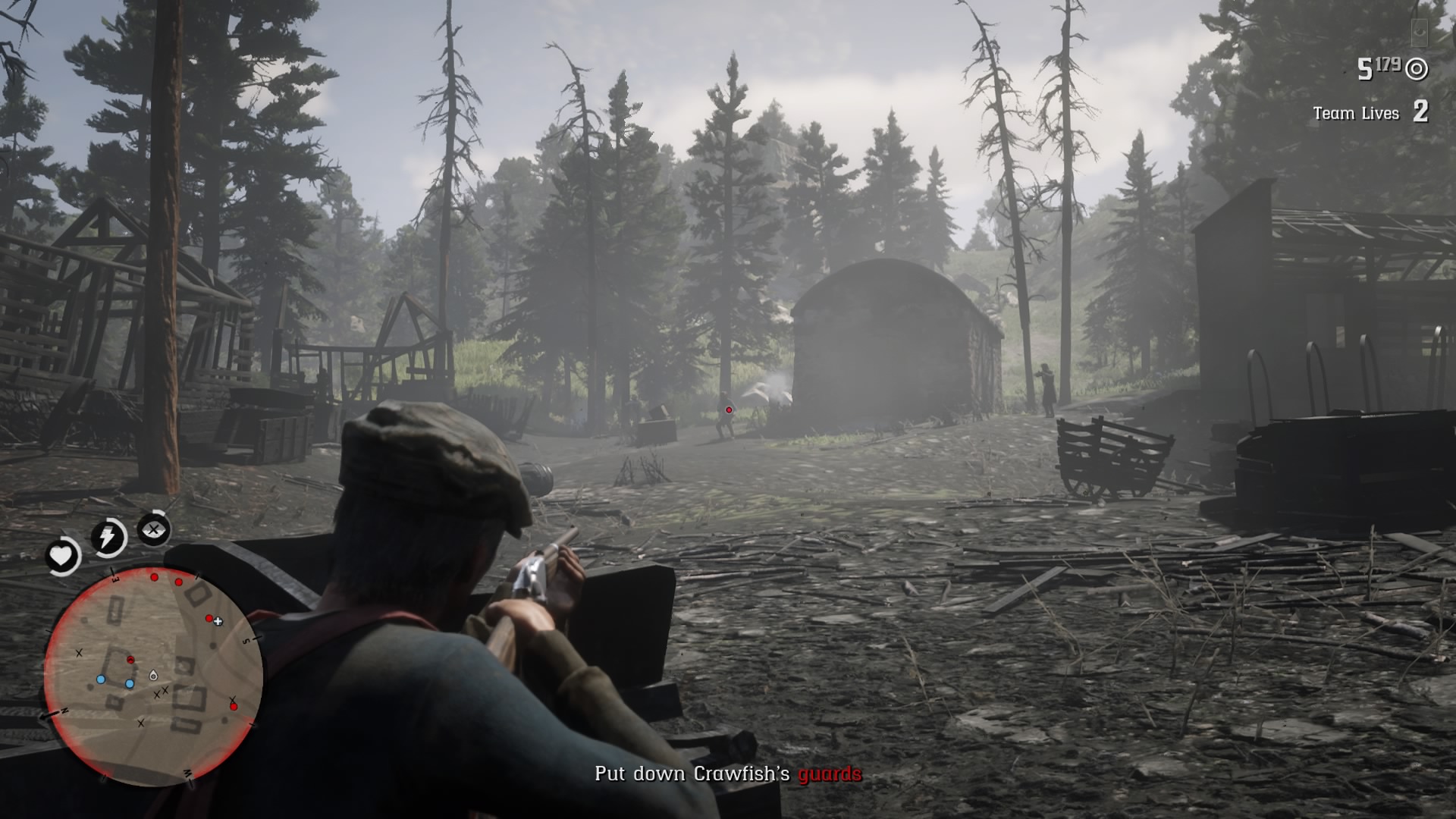Click the white plus marker on the minimap
This screenshot has width=1456, height=819.
point(218,621)
